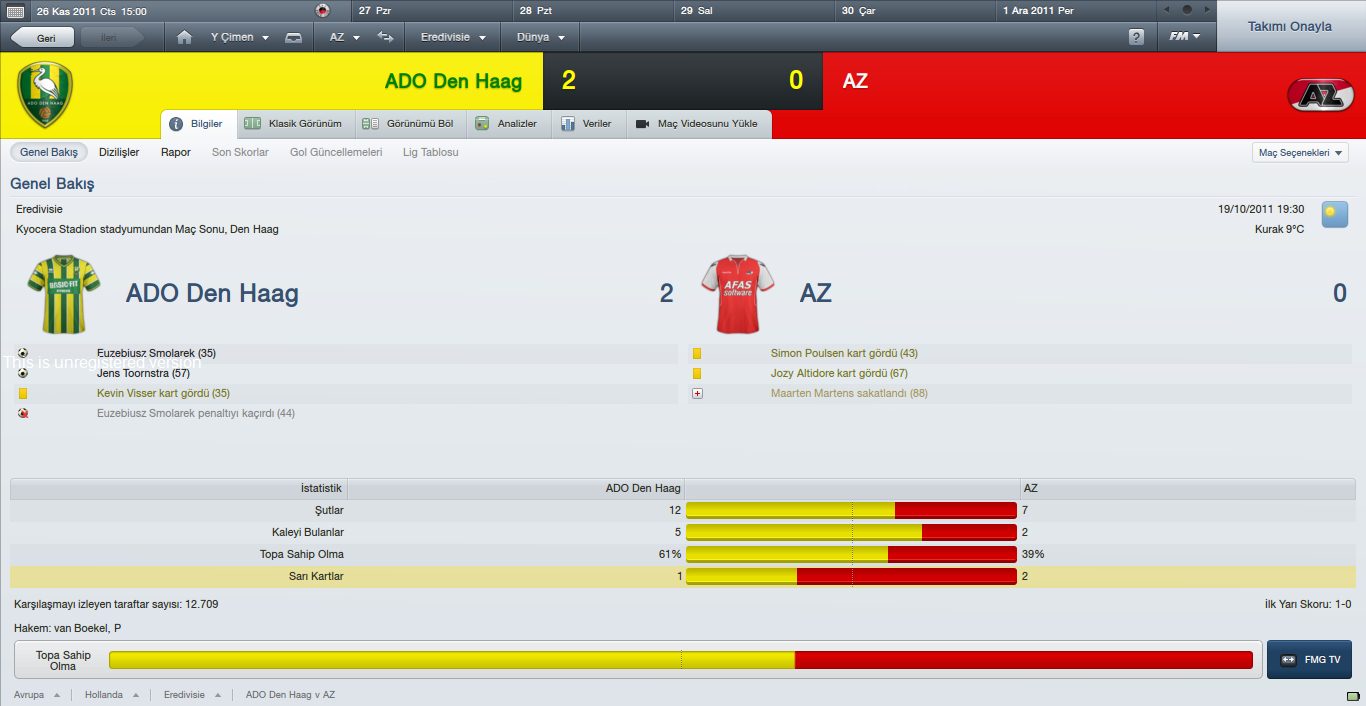Open the Y Çimen manager dropdown
Image resolution: width=1366 pixels, height=706 pixels.
click(239, 38)
